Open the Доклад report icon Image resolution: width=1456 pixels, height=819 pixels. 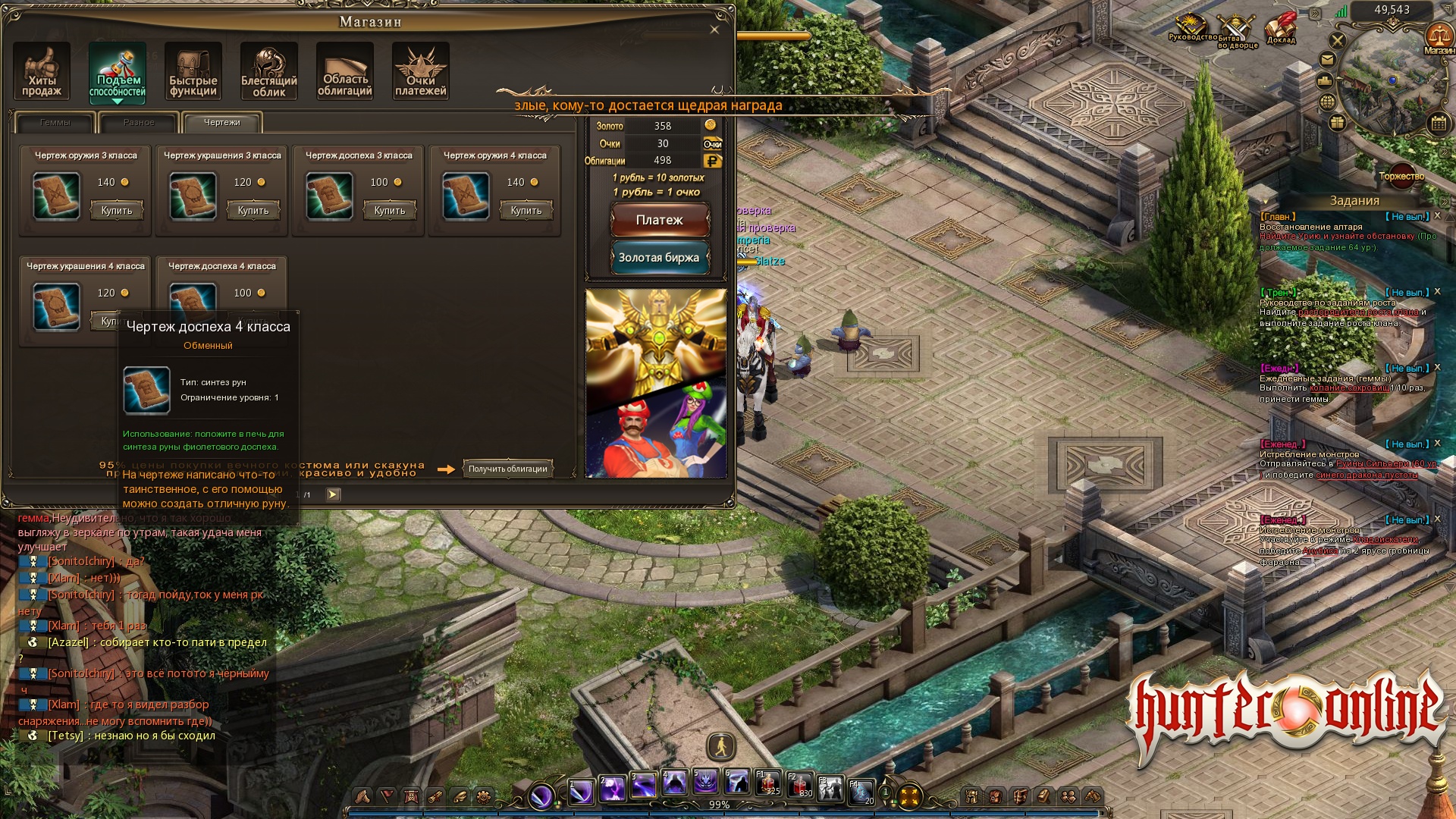point(1281,29)
